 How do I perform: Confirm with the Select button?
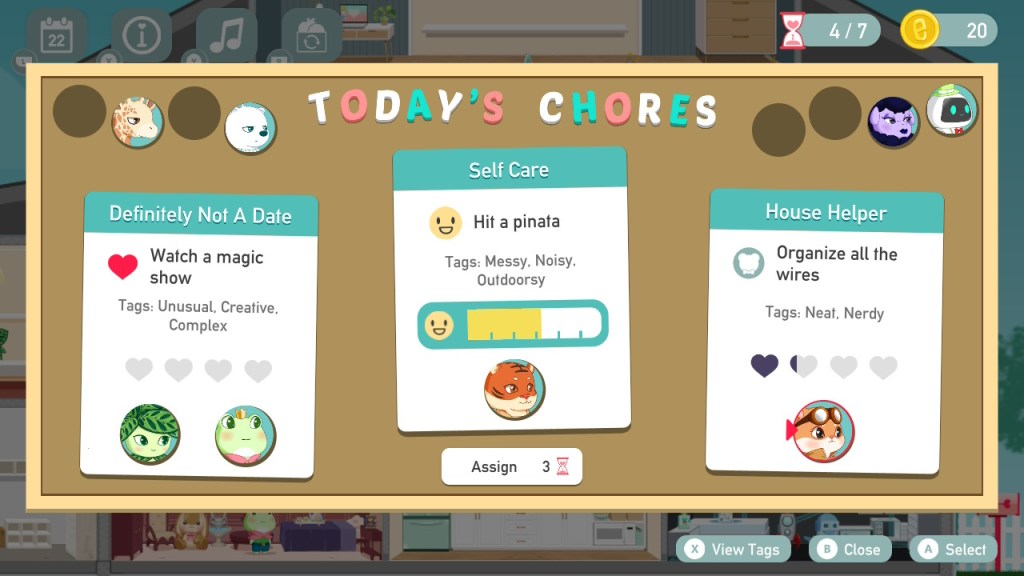click(953, 549)
